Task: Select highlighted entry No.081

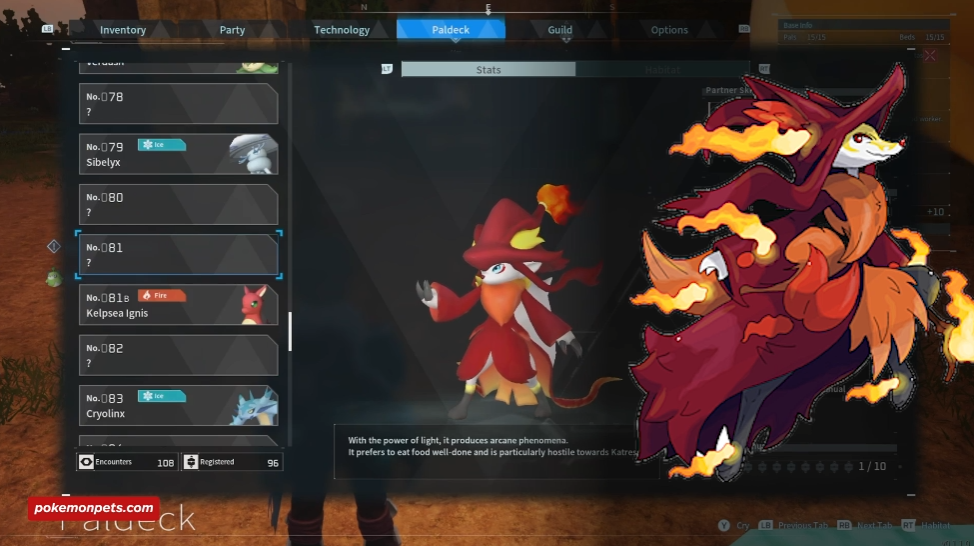Action: point(178,255)
